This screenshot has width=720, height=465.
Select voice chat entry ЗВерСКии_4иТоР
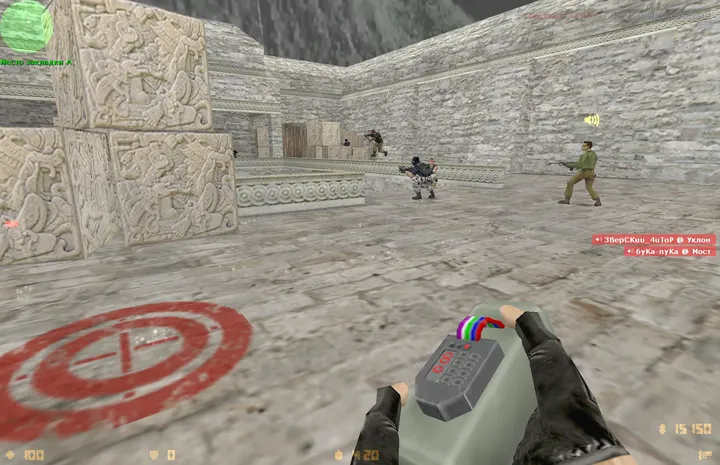click(x=654, y=240)
